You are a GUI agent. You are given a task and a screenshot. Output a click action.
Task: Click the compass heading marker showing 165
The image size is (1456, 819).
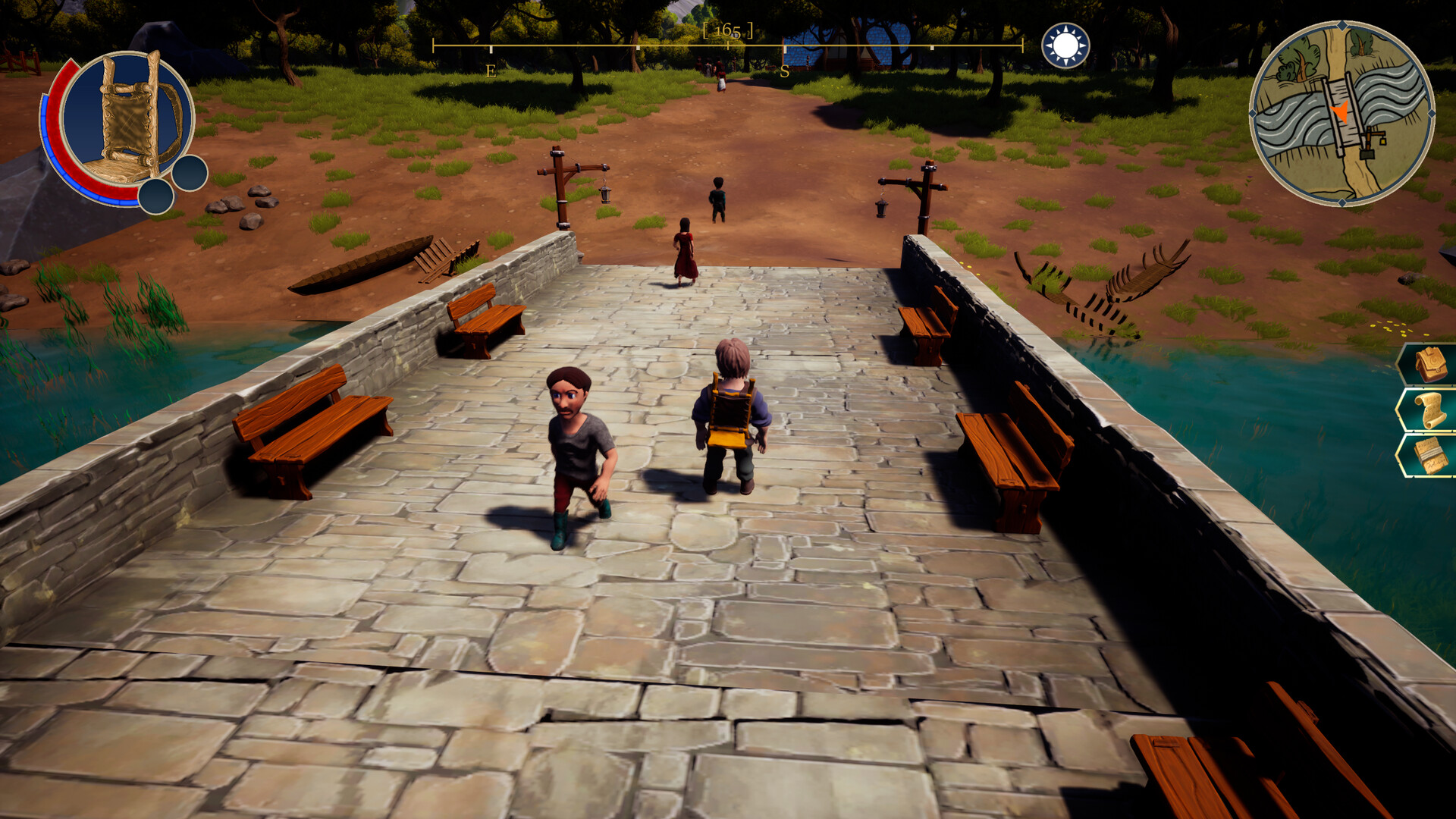coord(729,32)
